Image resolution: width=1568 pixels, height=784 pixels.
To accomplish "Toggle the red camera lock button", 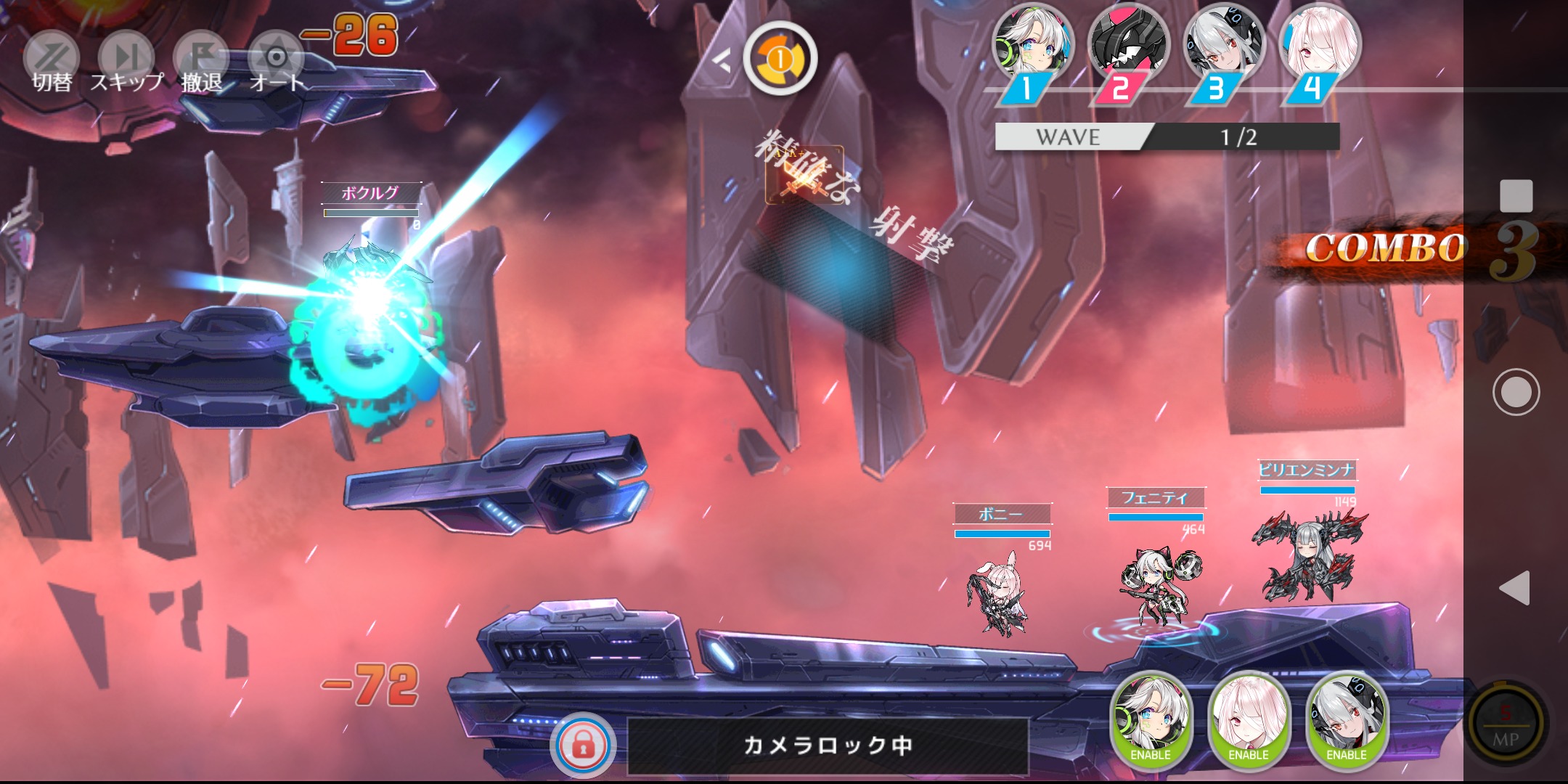I will click(x=583, y=746).
